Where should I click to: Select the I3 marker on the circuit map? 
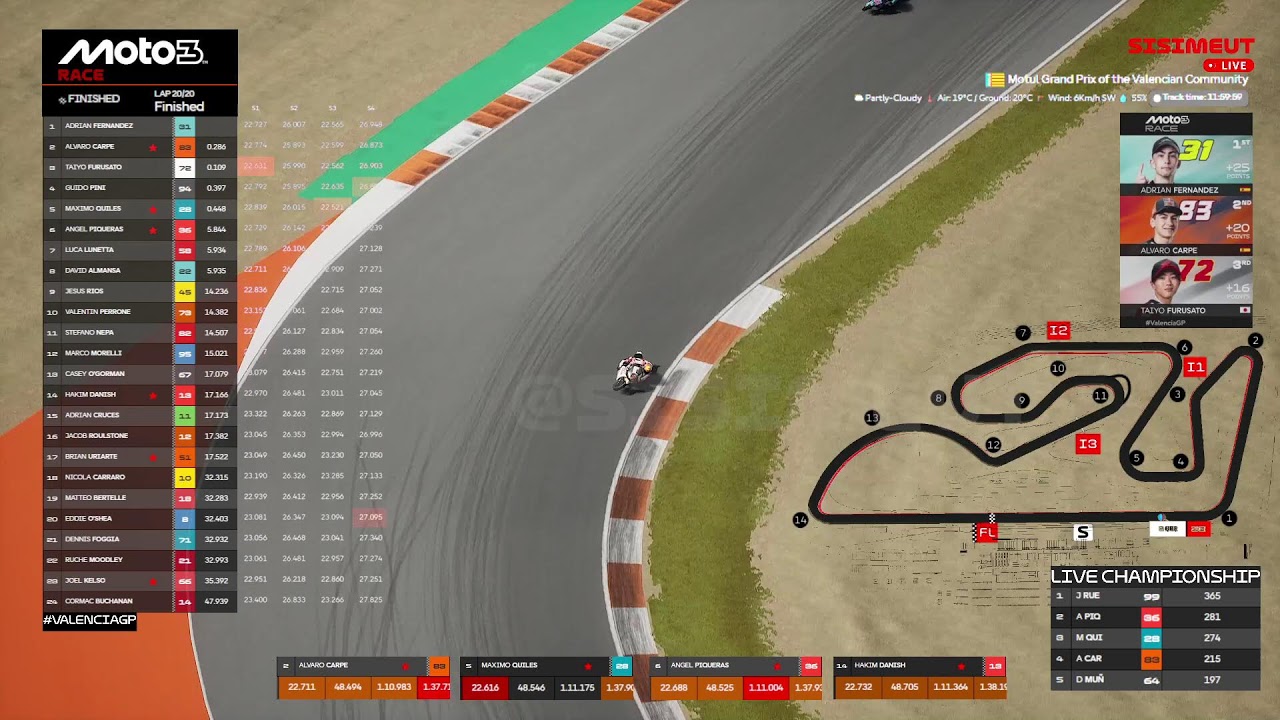[x=1088, y=444]
